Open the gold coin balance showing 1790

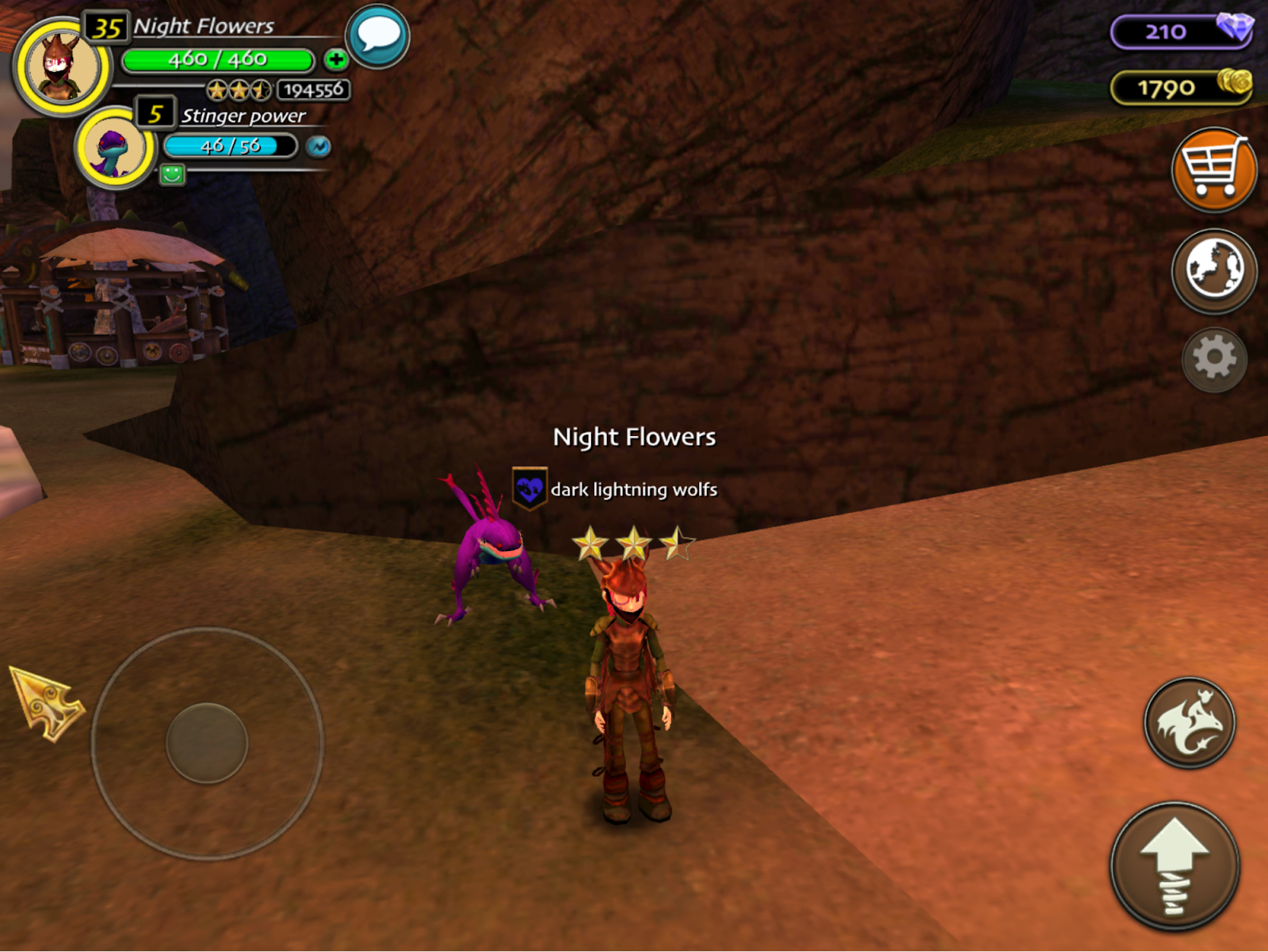[1181, 87]
